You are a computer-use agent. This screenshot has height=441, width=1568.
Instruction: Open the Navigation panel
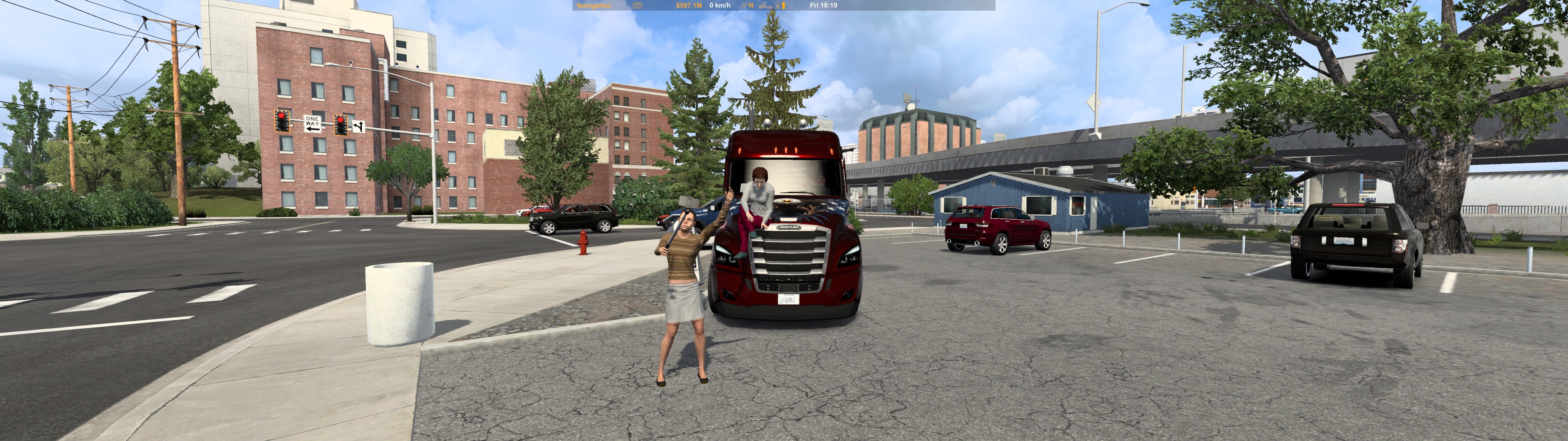tap(593, 5)
